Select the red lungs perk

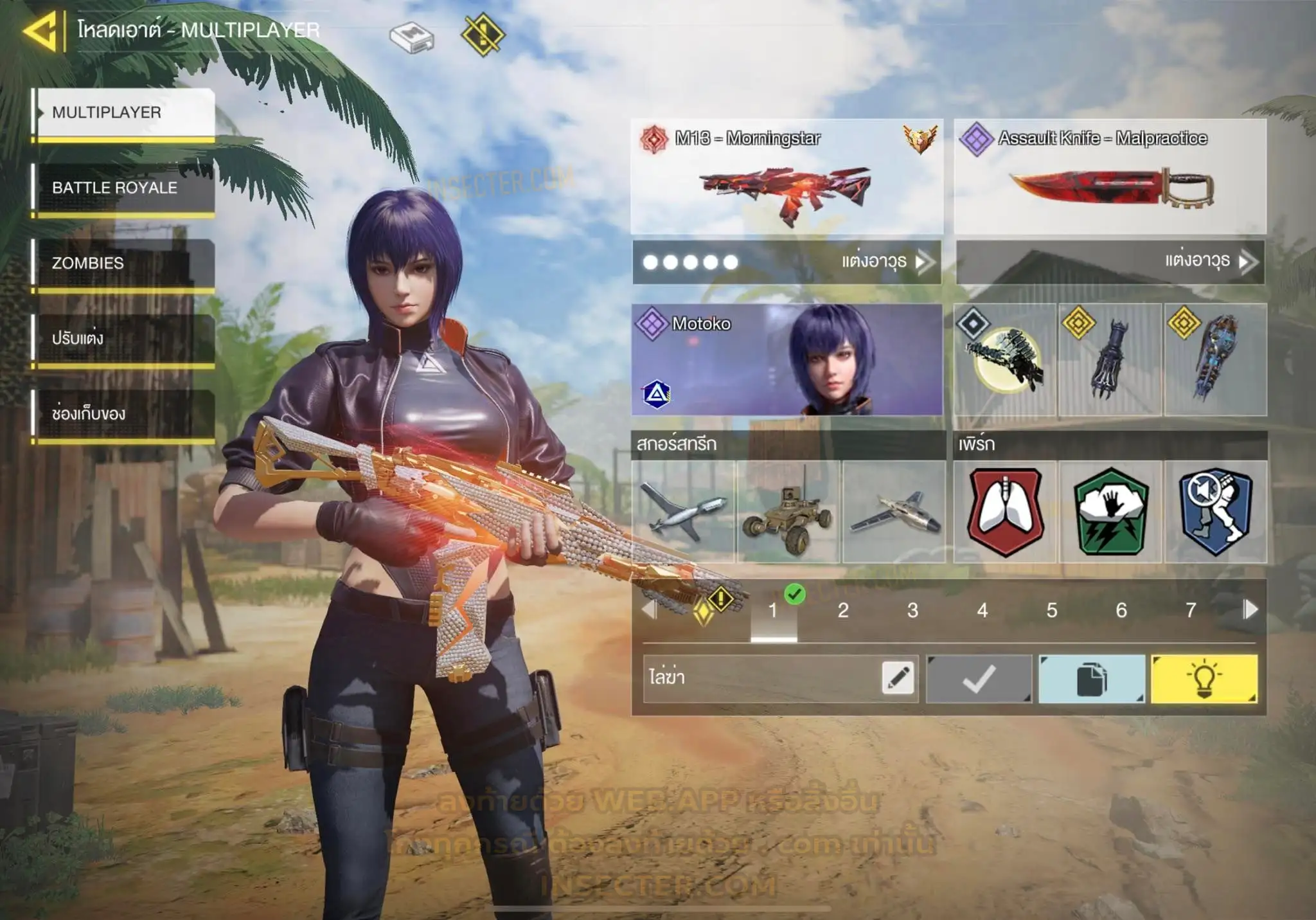click(1005, 512)
